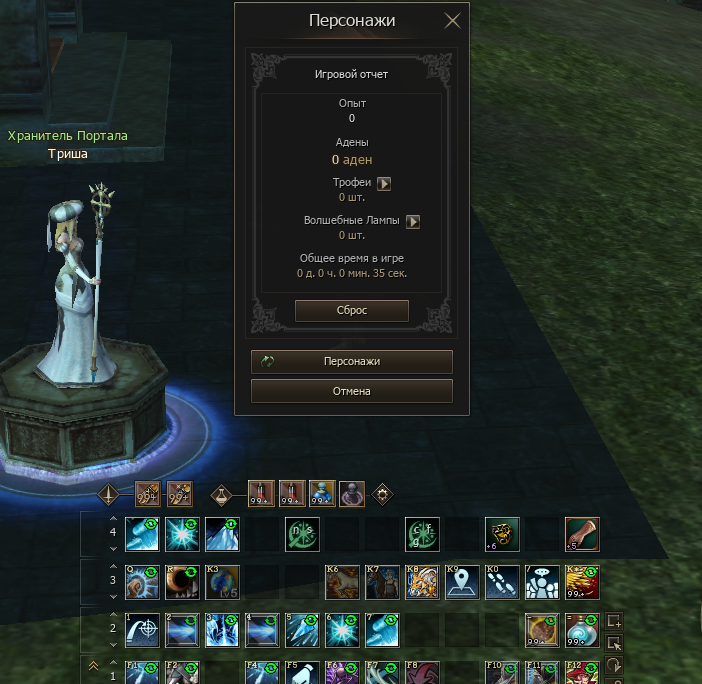Screen dimensions: 702x684
Task: Select the map pin icon on hotbar
Action: [x=461, y=582]
